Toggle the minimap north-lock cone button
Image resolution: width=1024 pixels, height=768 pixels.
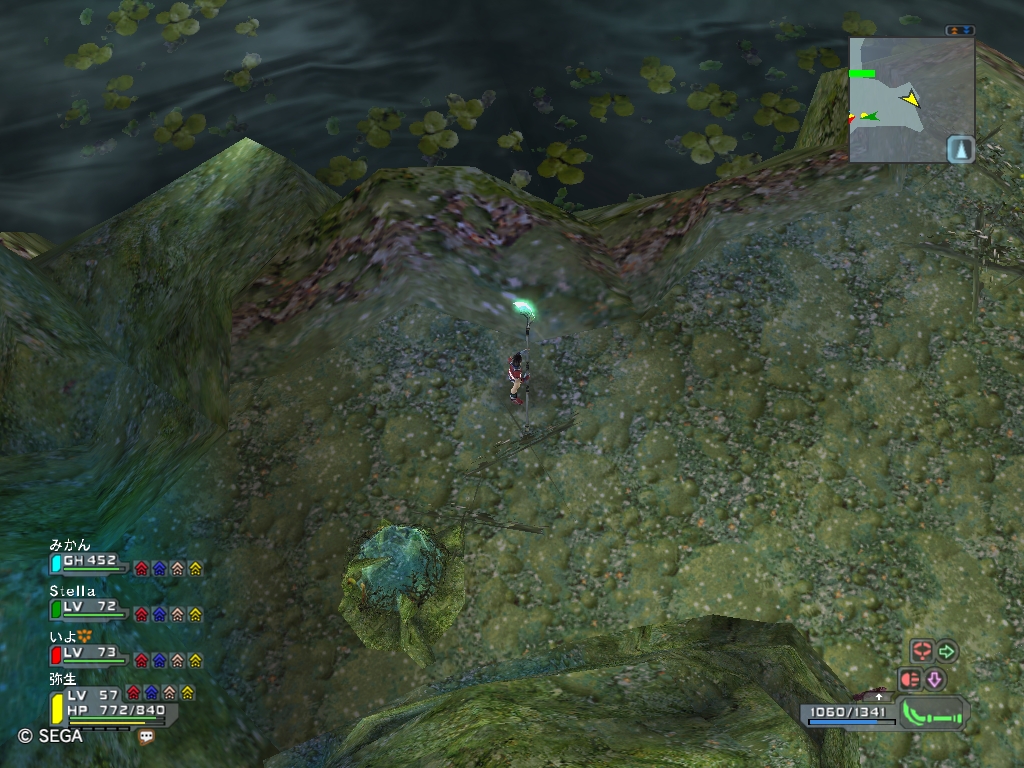click(x=960, y=149)
